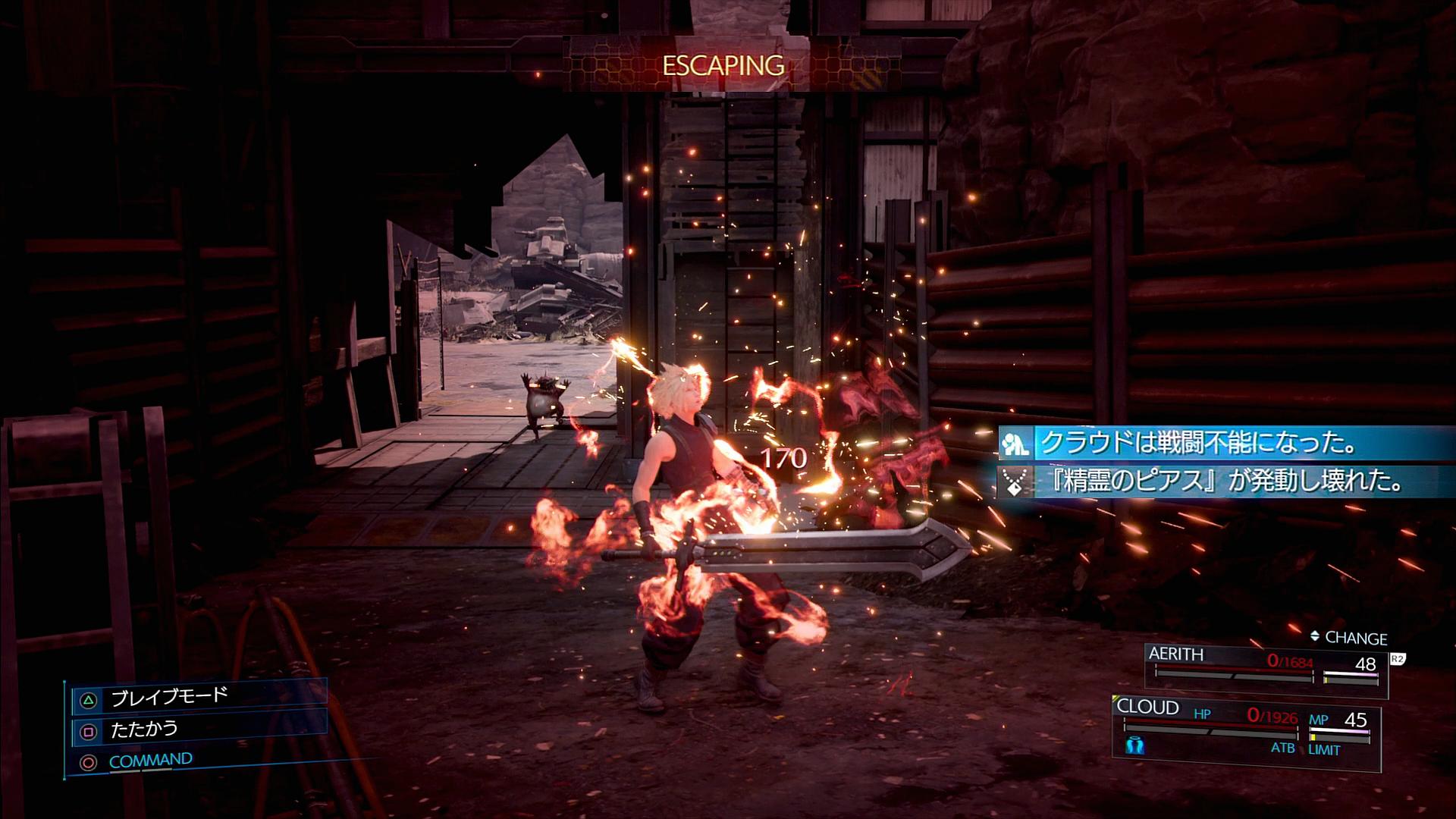Choose the たたかう attack command
1456x819 pixels.
coord(144,730)
